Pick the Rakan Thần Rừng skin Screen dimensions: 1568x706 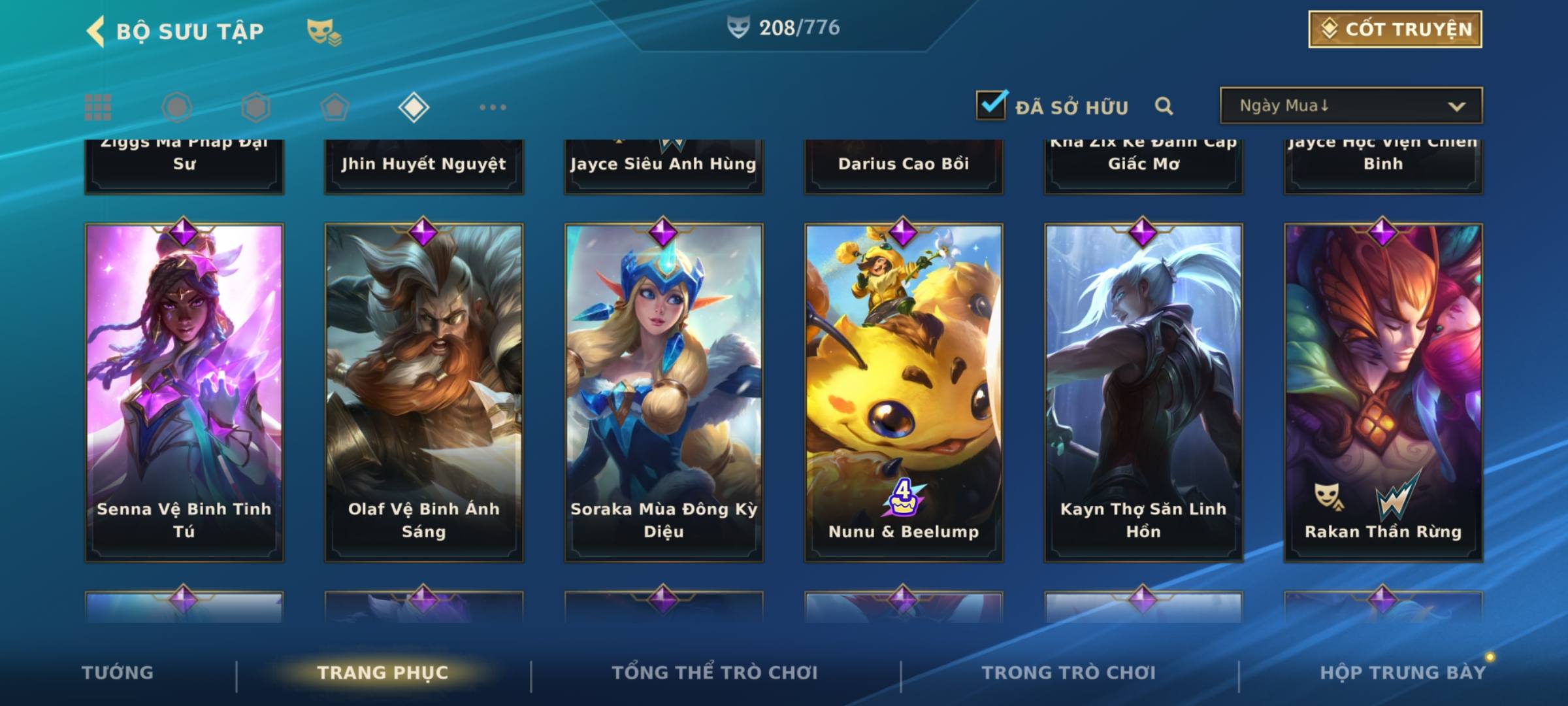point(1383,392)
